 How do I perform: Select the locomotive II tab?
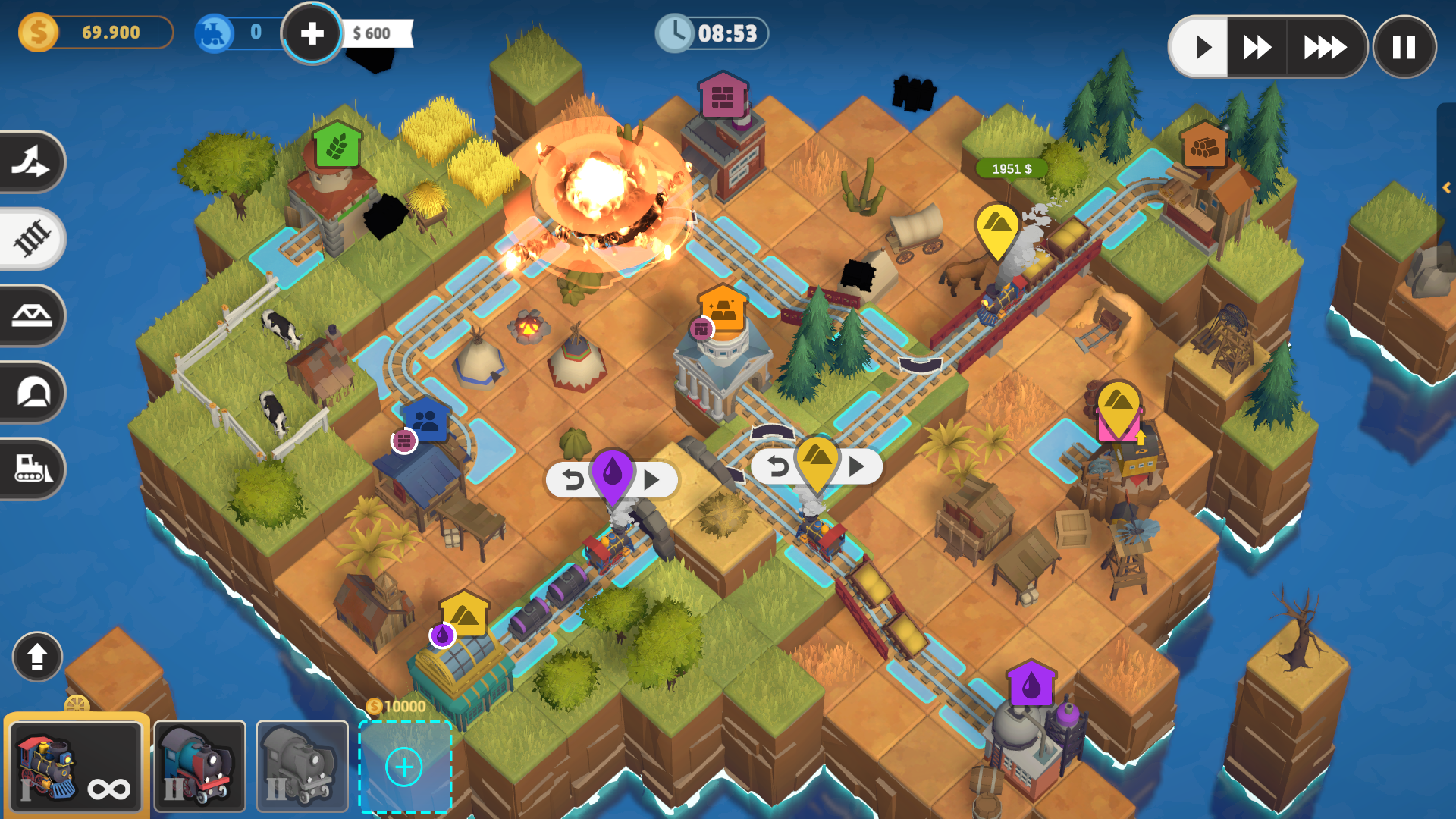[199, 765]
